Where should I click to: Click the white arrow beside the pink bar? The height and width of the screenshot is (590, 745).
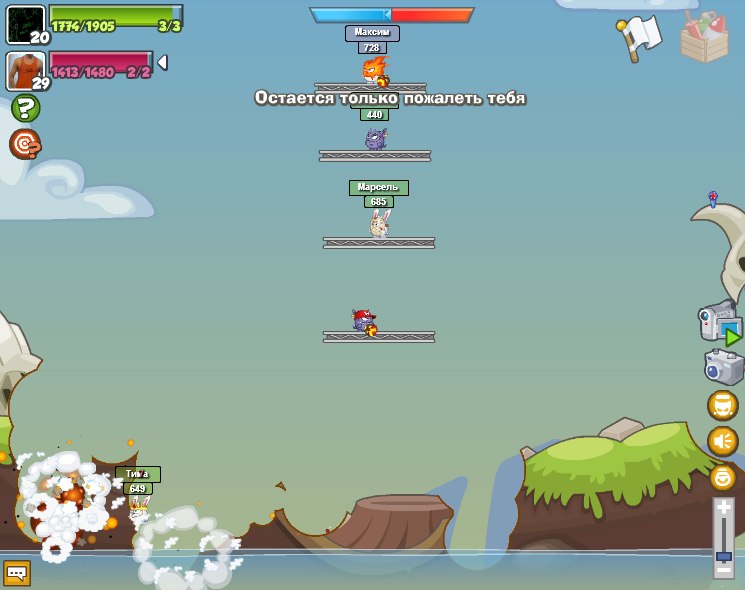coord(162,63)
